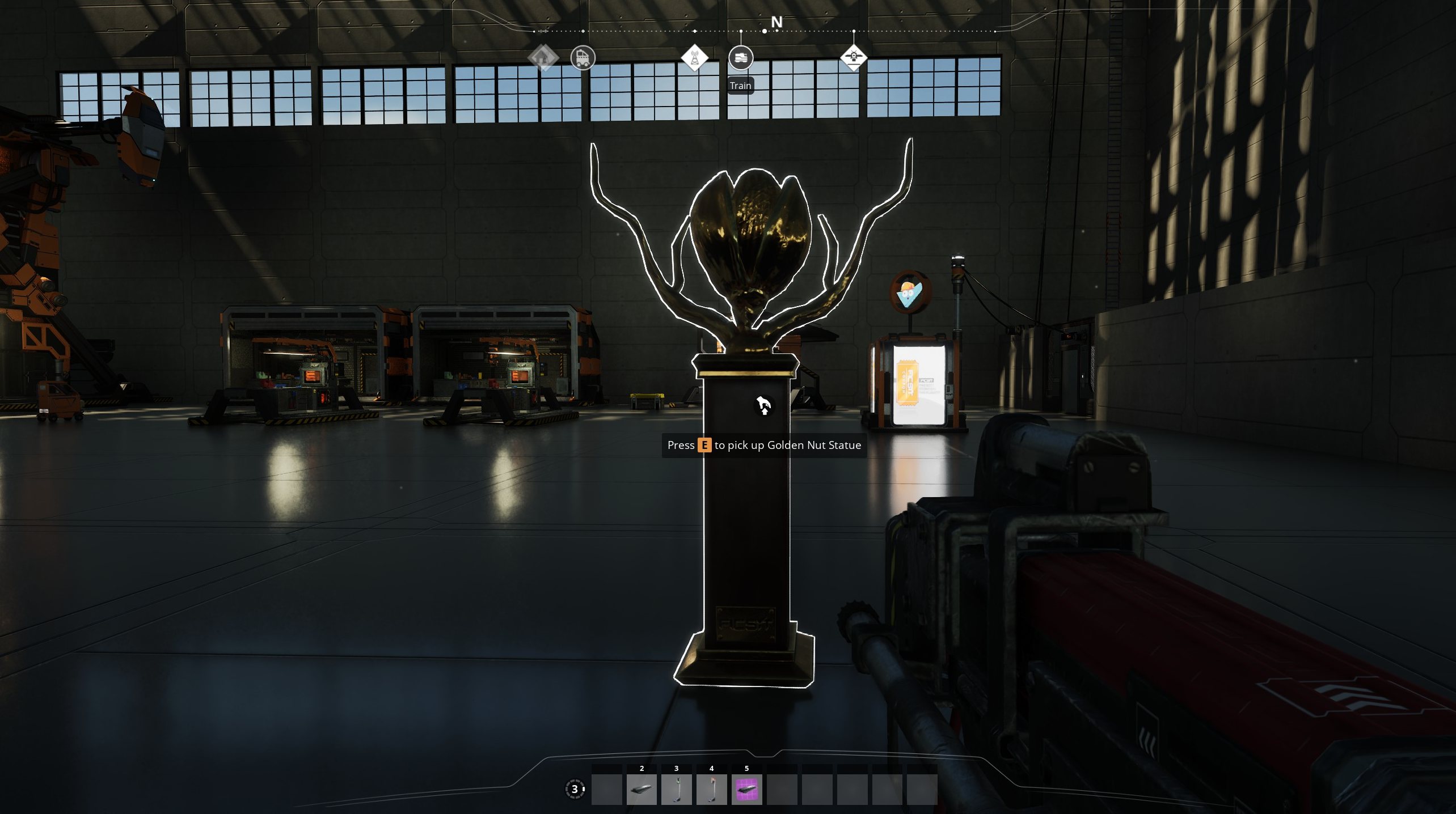This screenshot has width=1456, height=814.
Task: Click the hotbar number 3 dial
Action: pyautogui.click(x=575, y=789)
